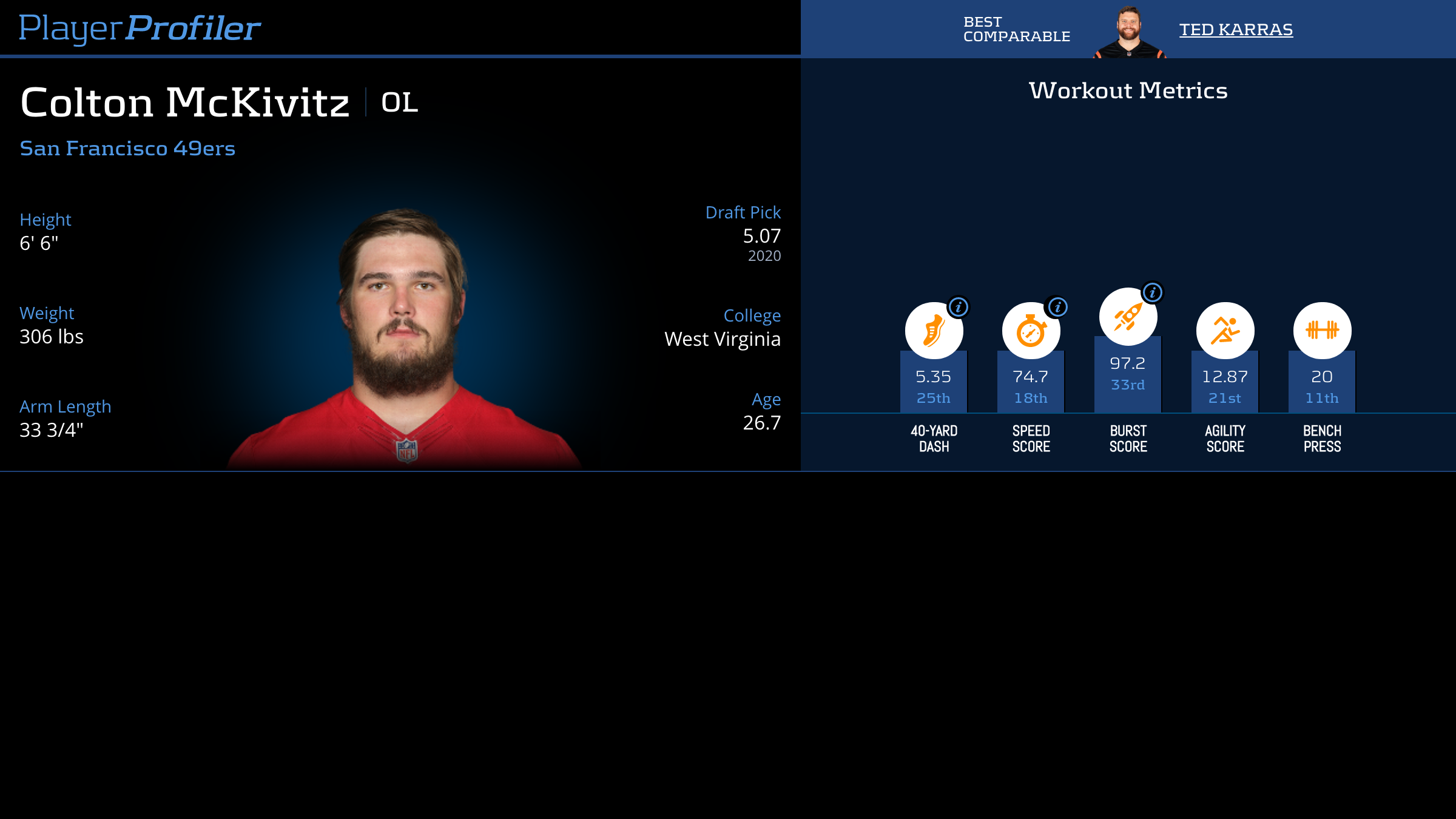The height and width of the screenshot is (819, 1456).
Task: Click the Ted Karras headshot thumbnail
Action: click(x=1128, y=33)
